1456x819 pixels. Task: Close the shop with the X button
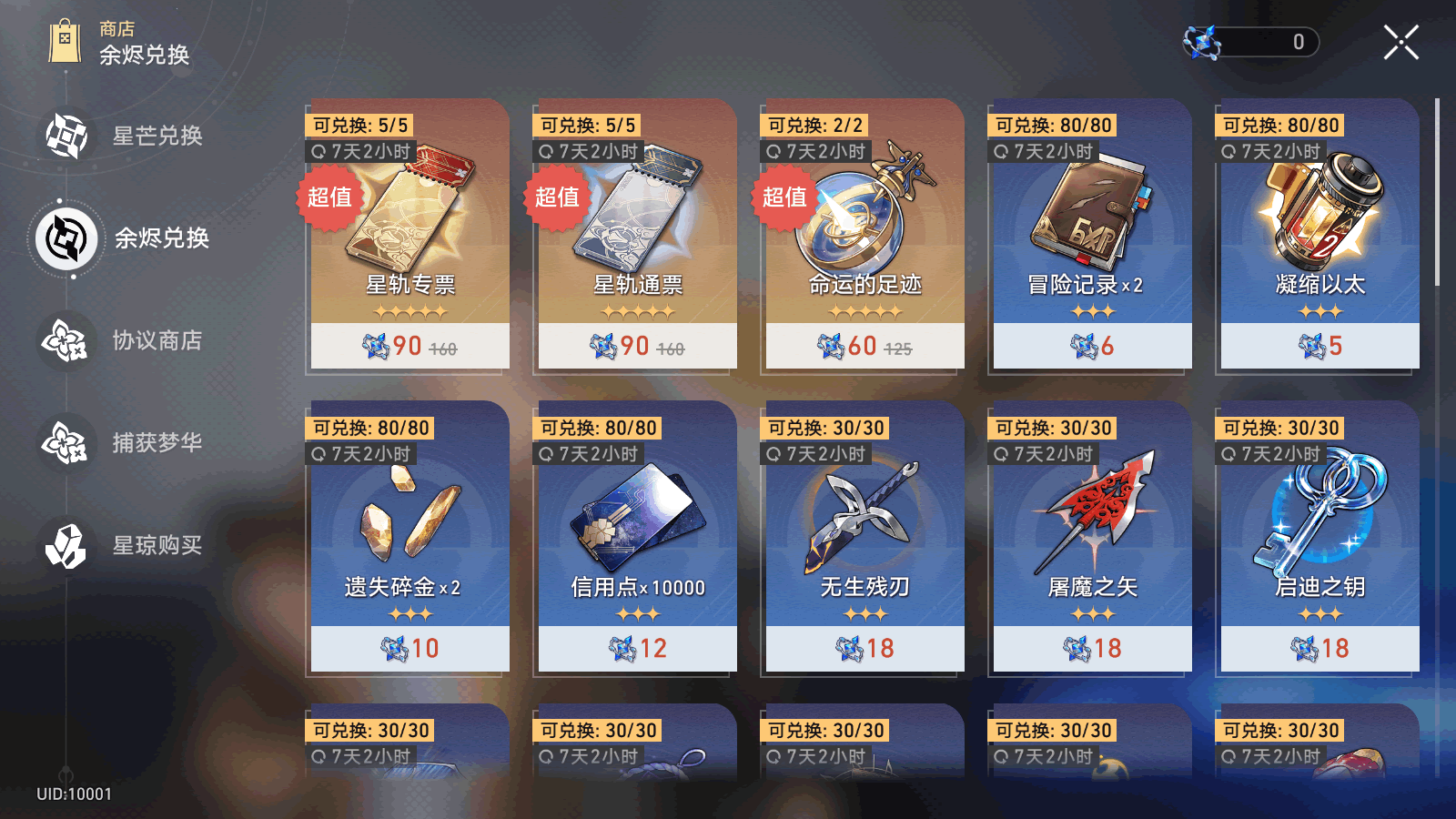click(x=1400, y=43)
